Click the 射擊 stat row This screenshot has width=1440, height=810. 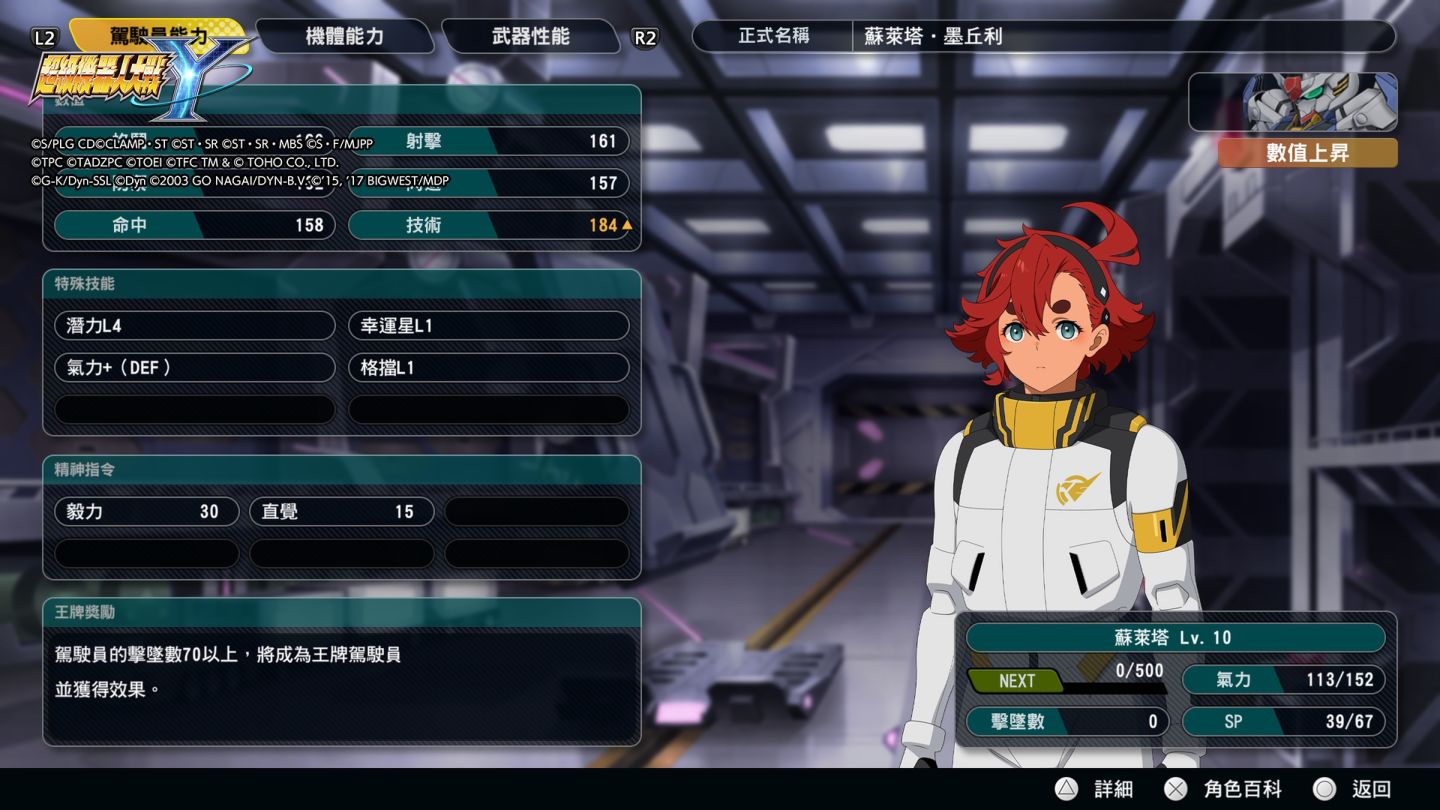[489, 141]
